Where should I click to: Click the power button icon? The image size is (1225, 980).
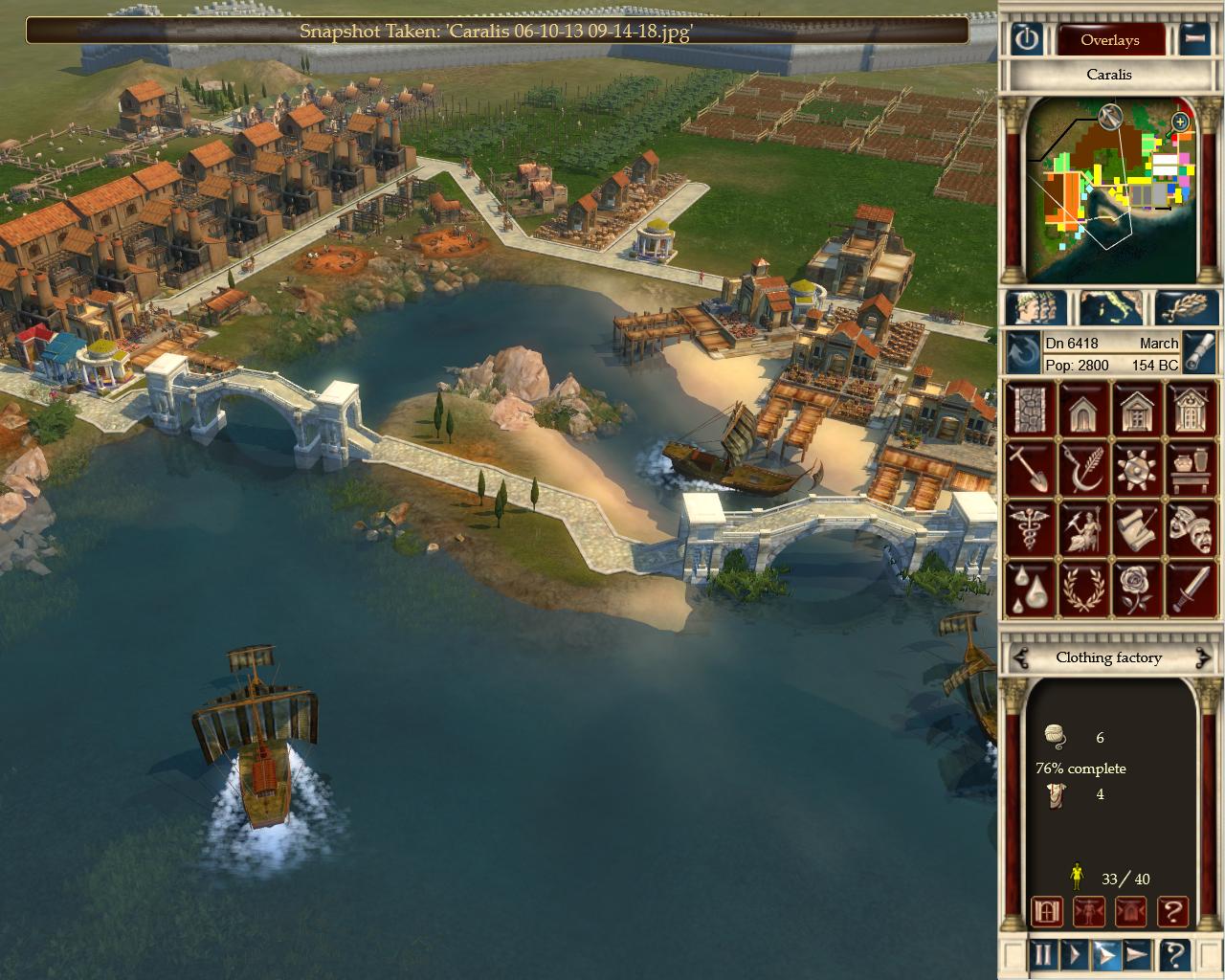pyautogui.click(x=1026, y=40)
